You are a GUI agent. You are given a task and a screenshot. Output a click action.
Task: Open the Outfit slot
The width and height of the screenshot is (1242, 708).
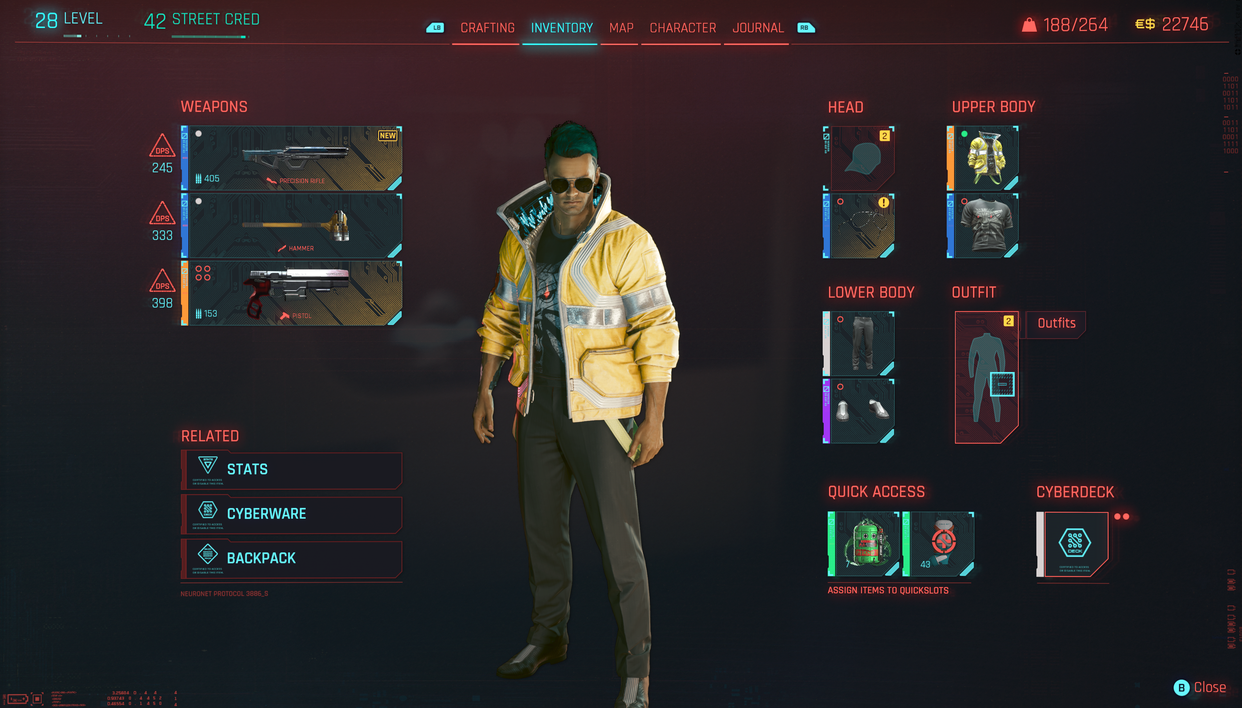pyautogui.click(x=986, y=376)
